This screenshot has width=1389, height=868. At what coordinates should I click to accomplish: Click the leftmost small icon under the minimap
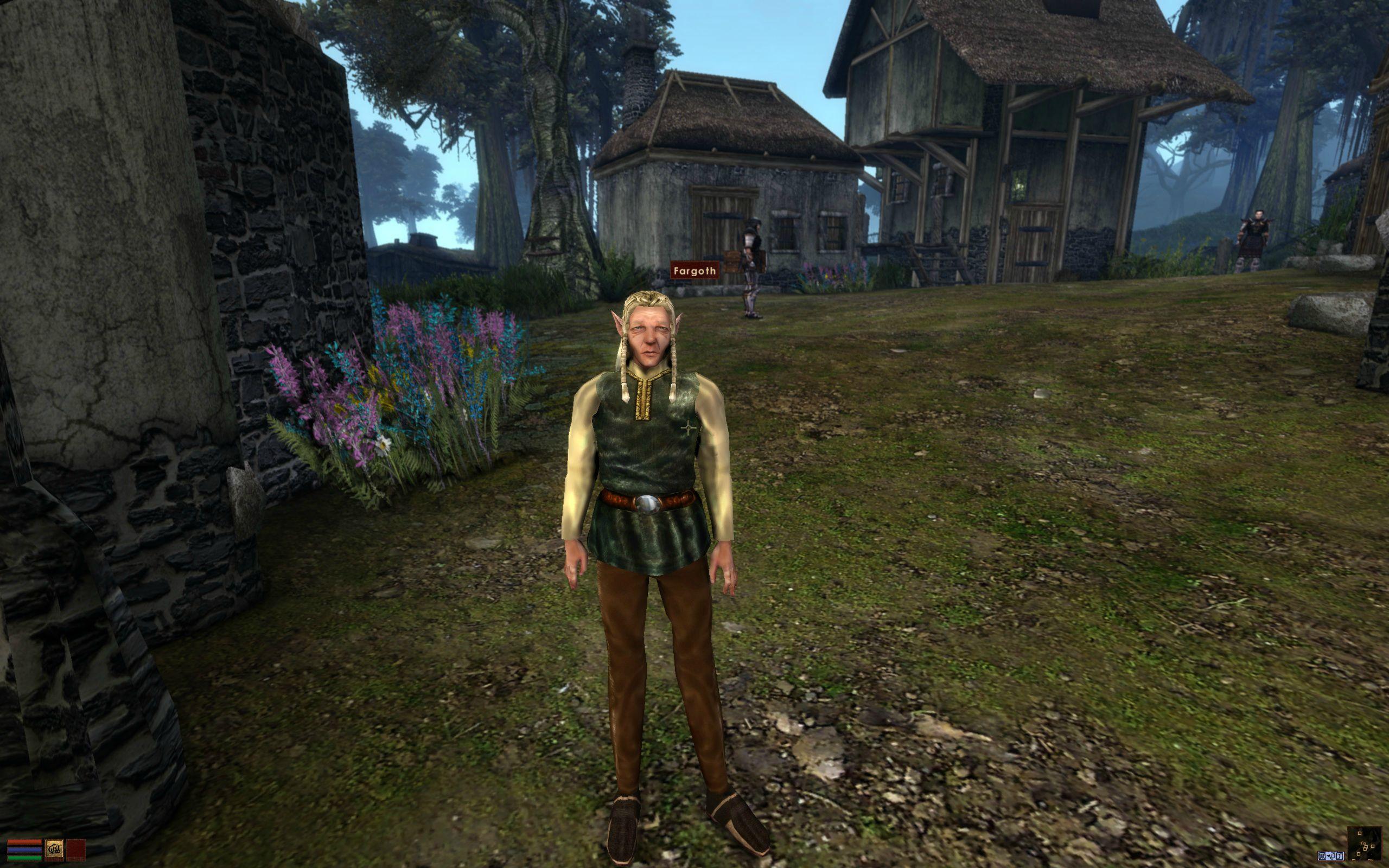1322,857
